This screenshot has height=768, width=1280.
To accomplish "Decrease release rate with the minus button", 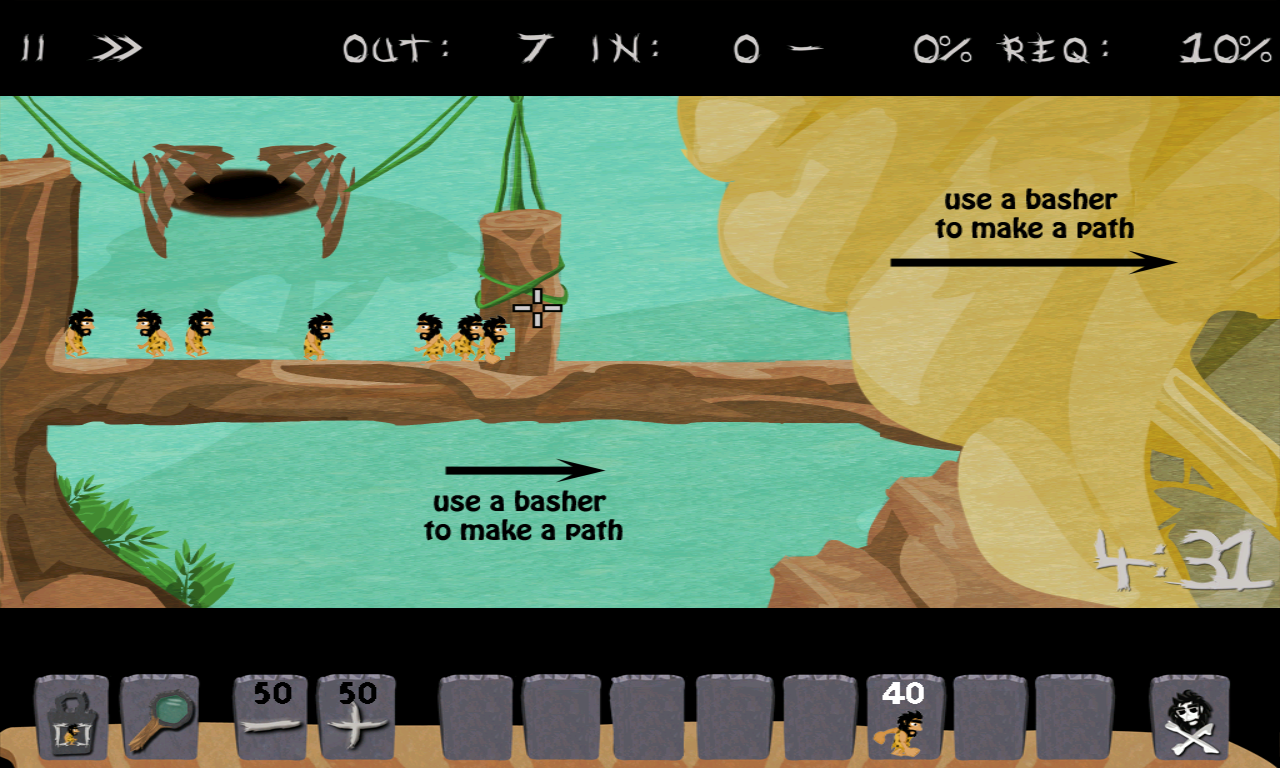I will click(x=272, y=718).
